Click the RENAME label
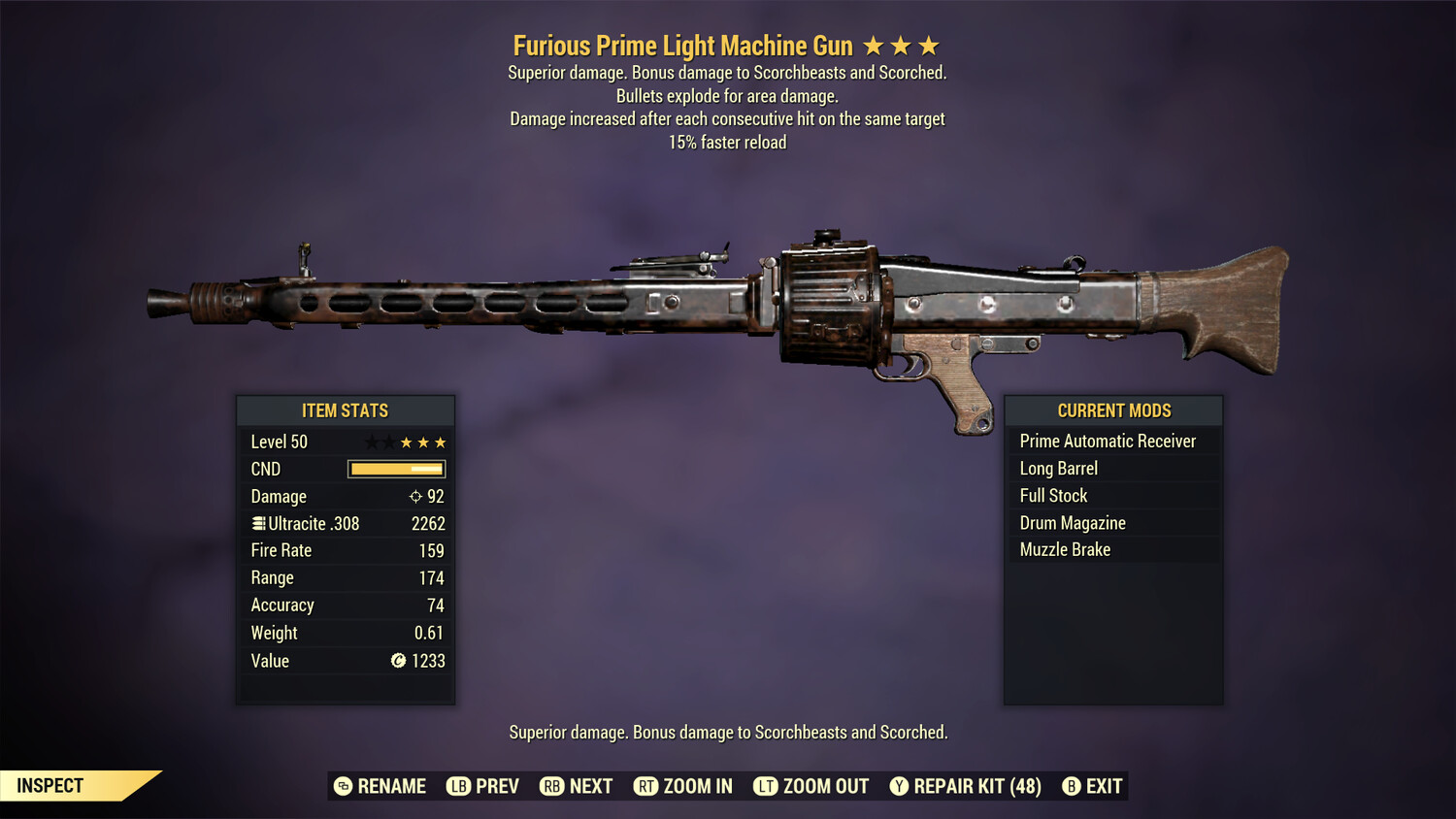This screenshot has height=819, width=1456. [392, 786]
